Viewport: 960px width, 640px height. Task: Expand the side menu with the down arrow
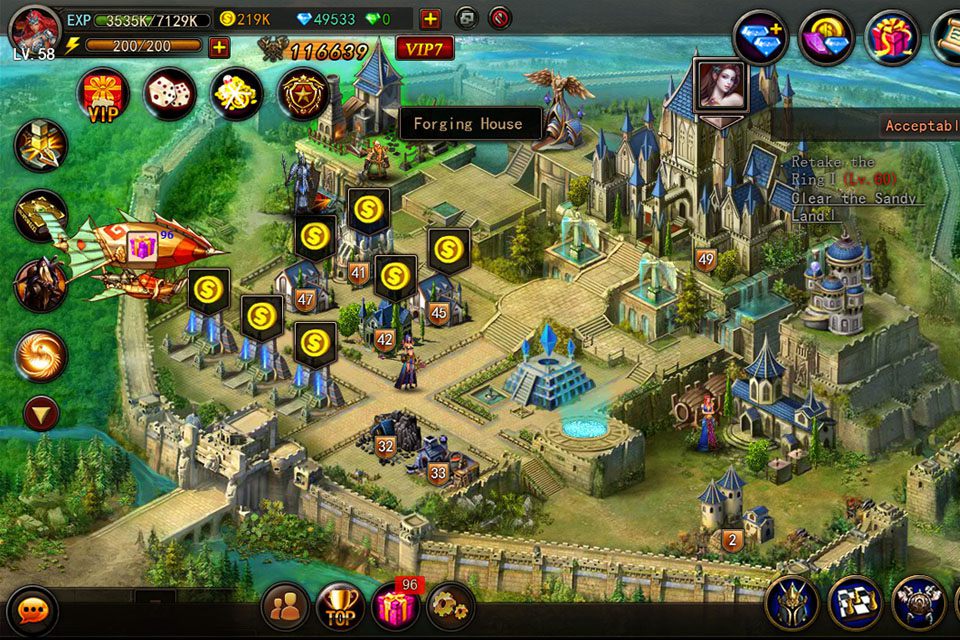point(41,412)
